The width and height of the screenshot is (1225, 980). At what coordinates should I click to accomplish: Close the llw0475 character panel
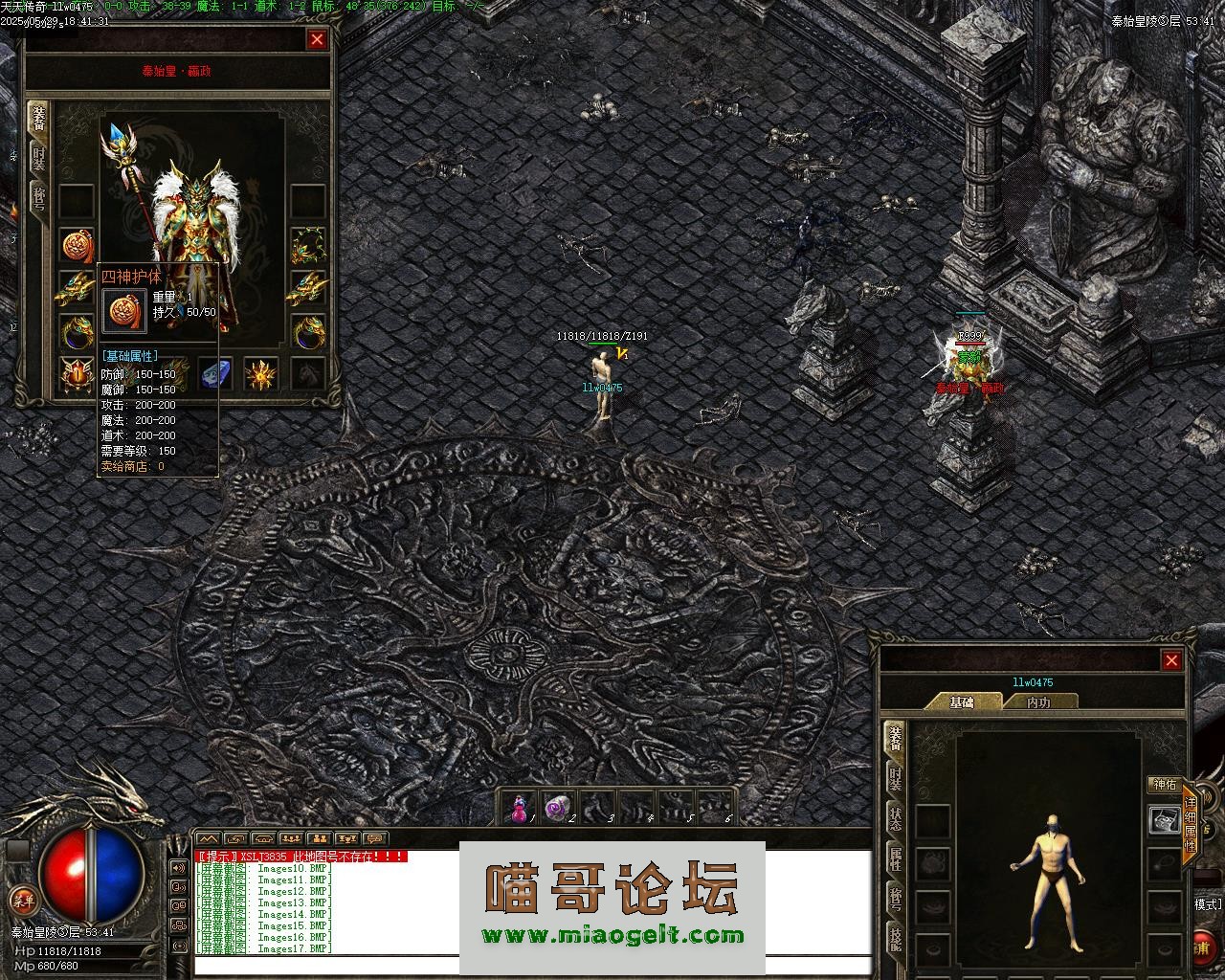[1171, 660]
